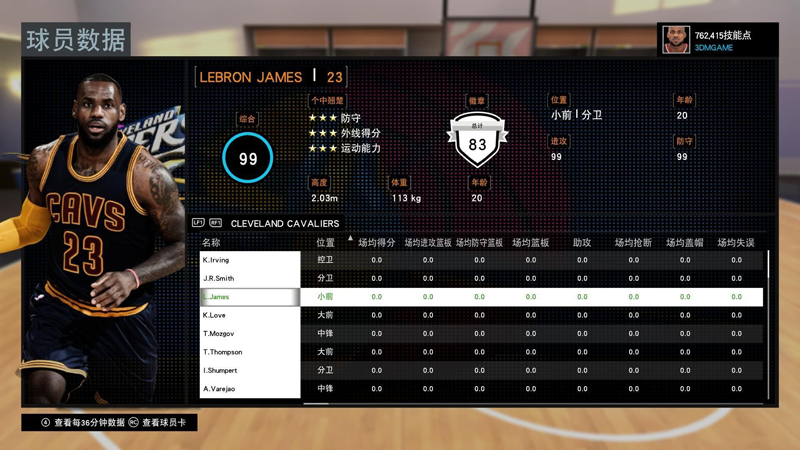800x450 pixels.
Task: Pick A.Varejao in the roster list
Action: click(x=250, y=389)
